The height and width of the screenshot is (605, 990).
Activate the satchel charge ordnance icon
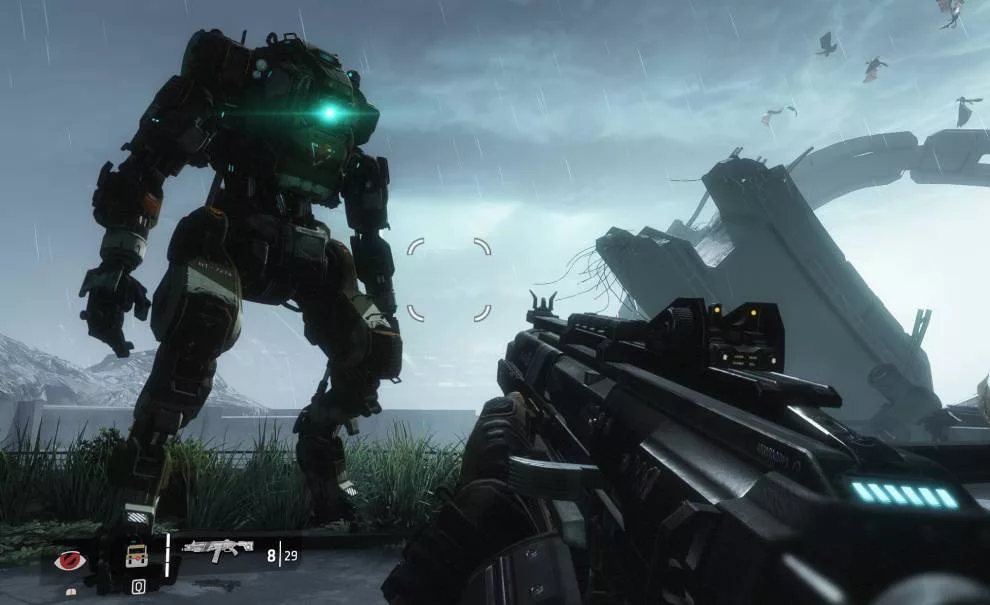[x=136, y=556]
